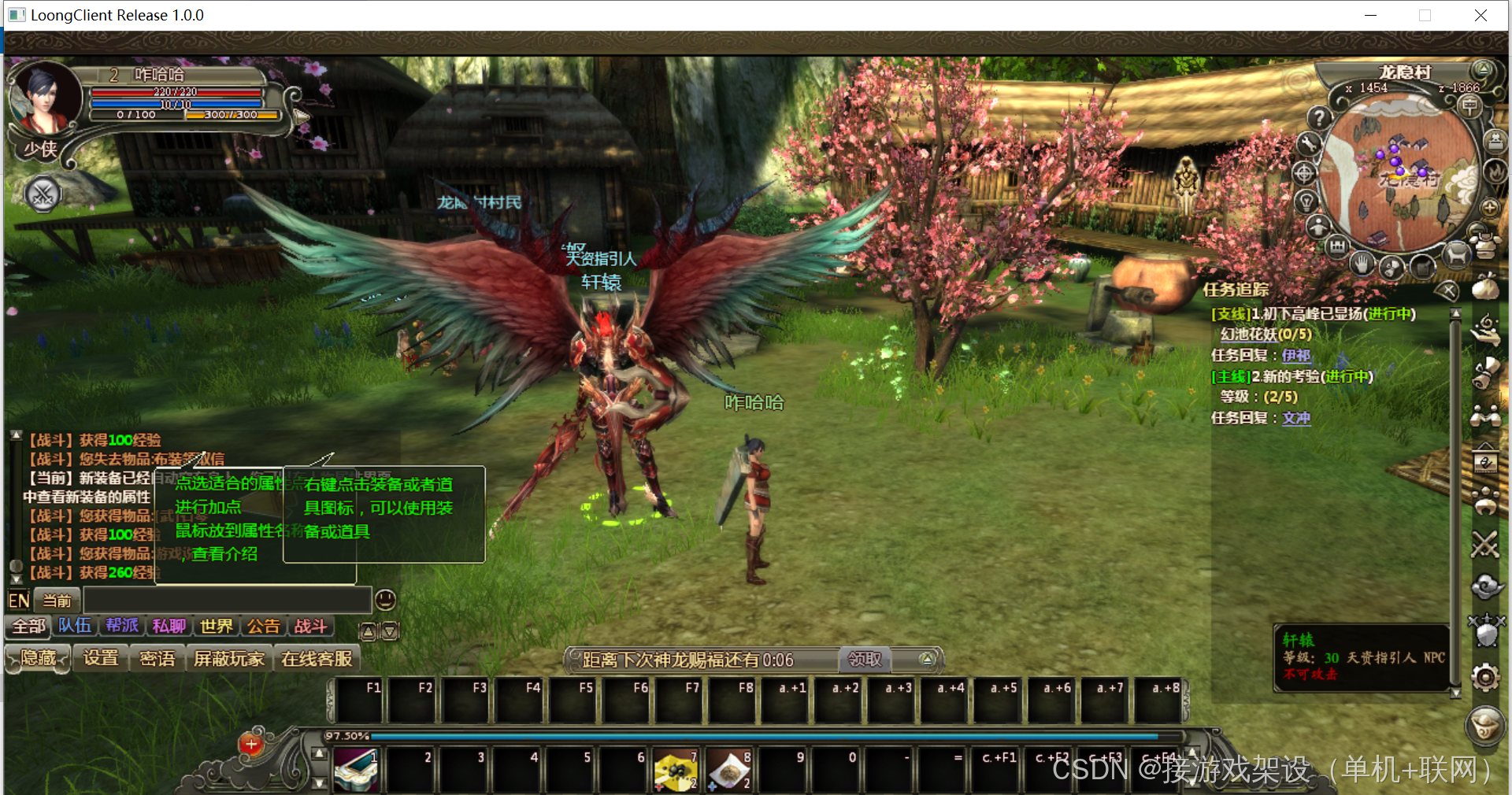The image size is (1512, 795).
Task: Close the LoongClient window
Action: click(1480, 15)
